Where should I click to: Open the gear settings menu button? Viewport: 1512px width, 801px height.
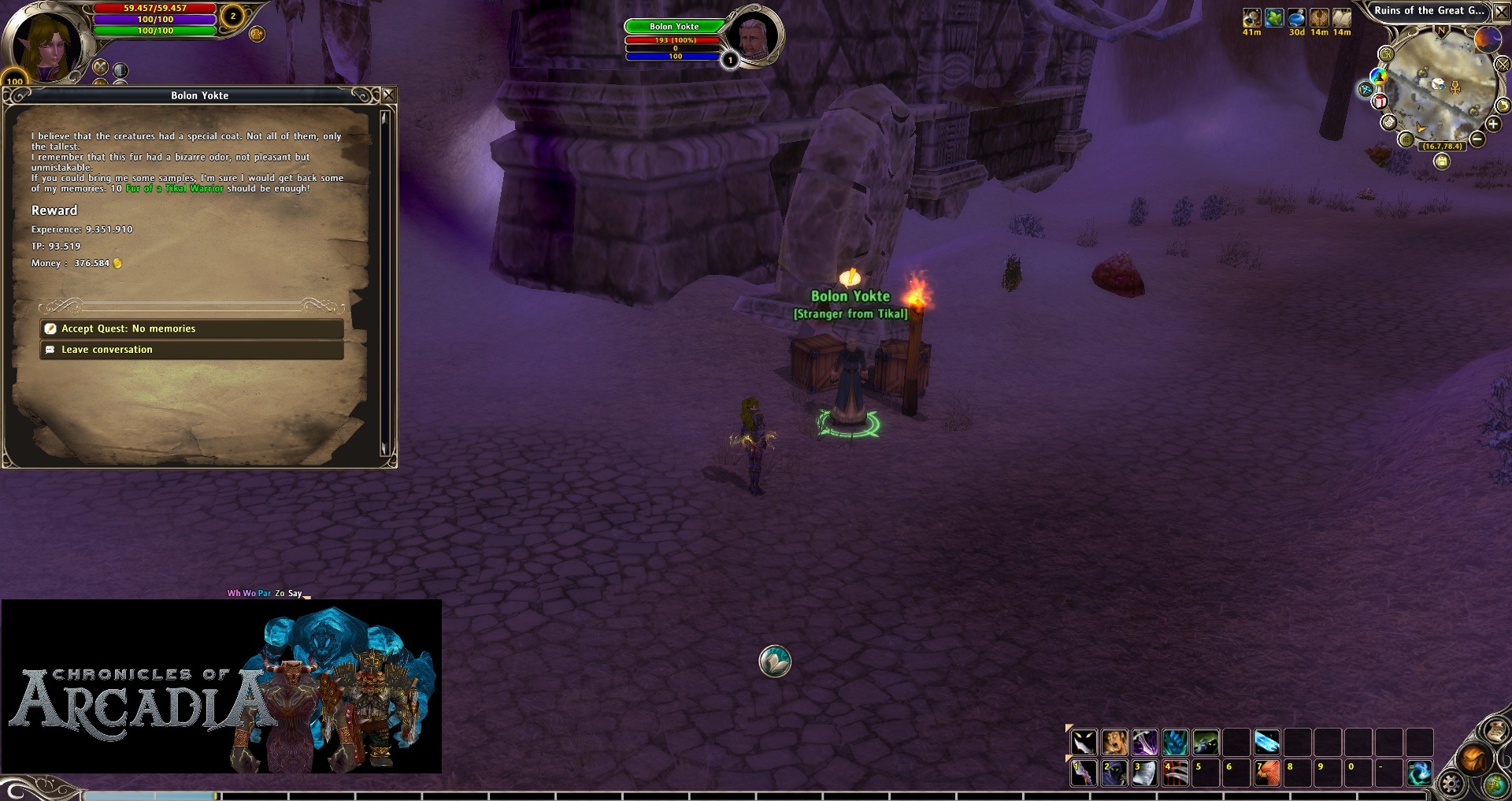pos(1451,783)
